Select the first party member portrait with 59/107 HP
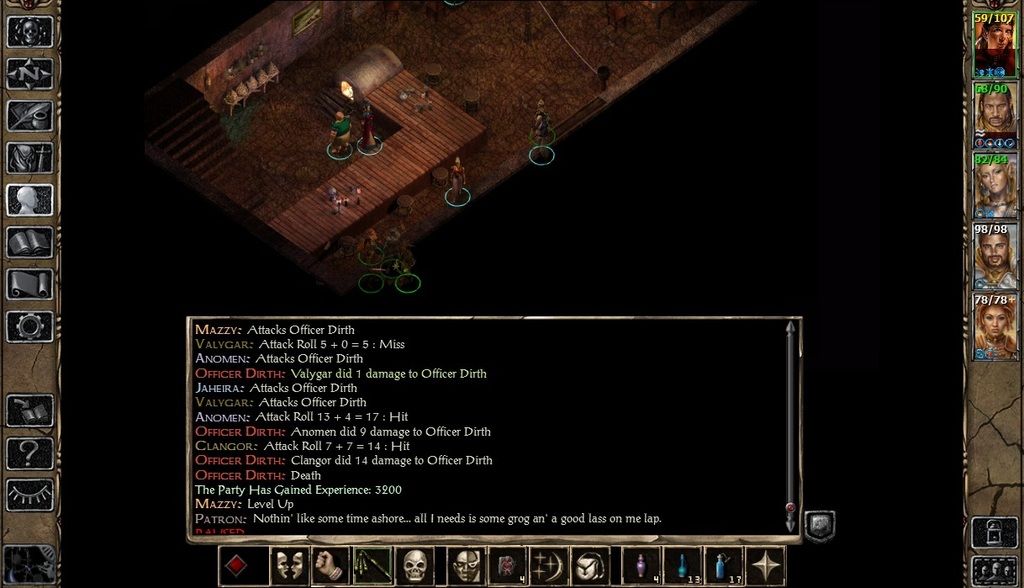1024x588 pixels. coord(995,45)
